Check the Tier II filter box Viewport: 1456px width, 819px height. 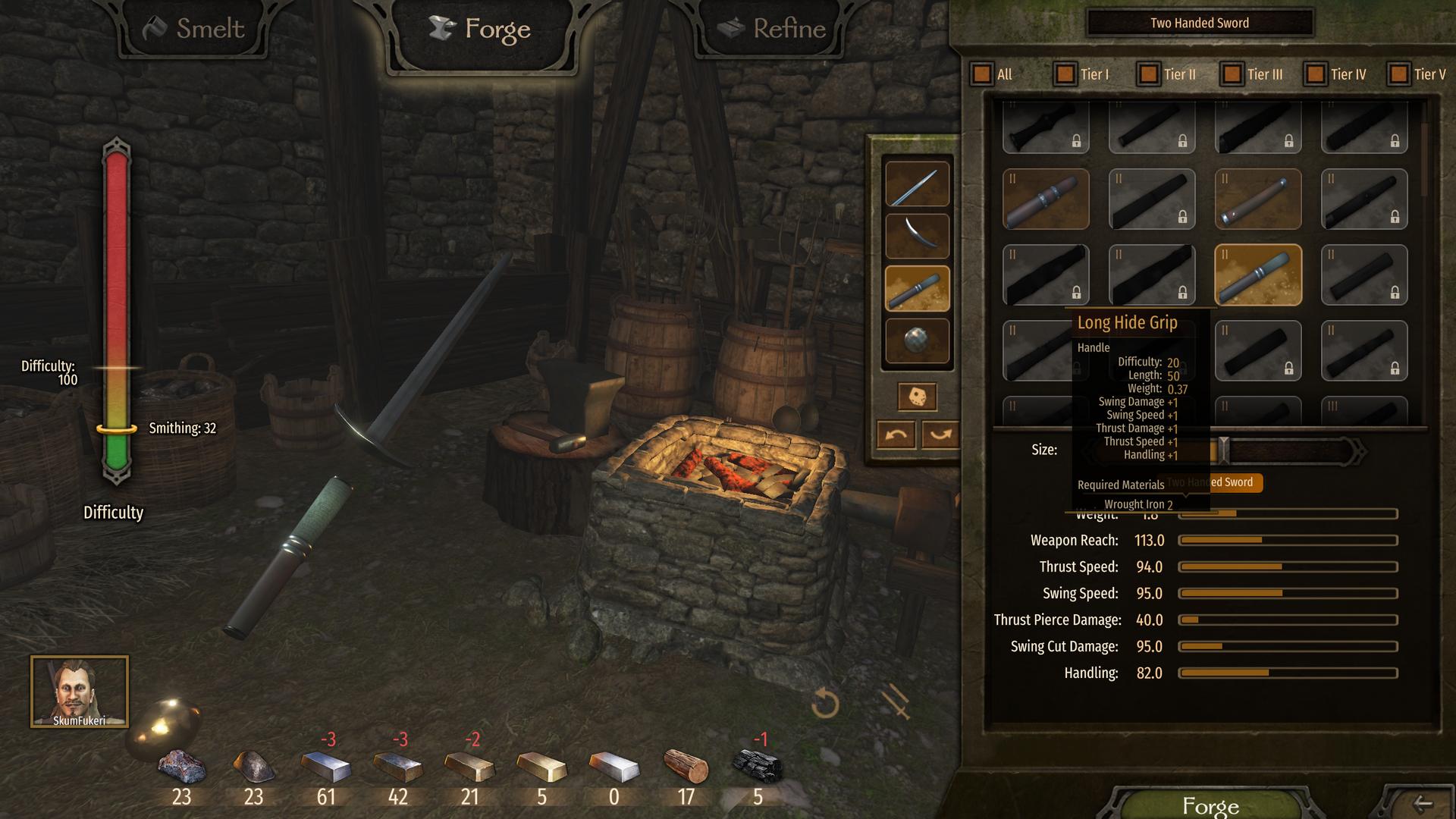[1149, 74]
